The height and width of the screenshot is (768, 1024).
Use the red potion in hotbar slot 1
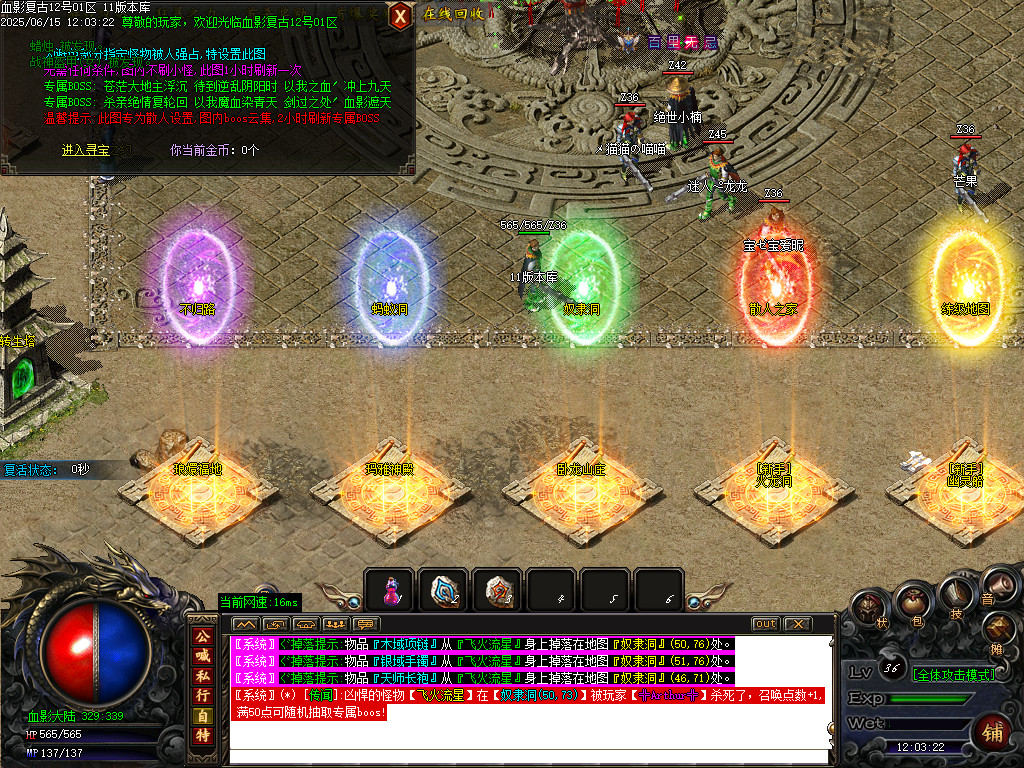click(389, 591)
